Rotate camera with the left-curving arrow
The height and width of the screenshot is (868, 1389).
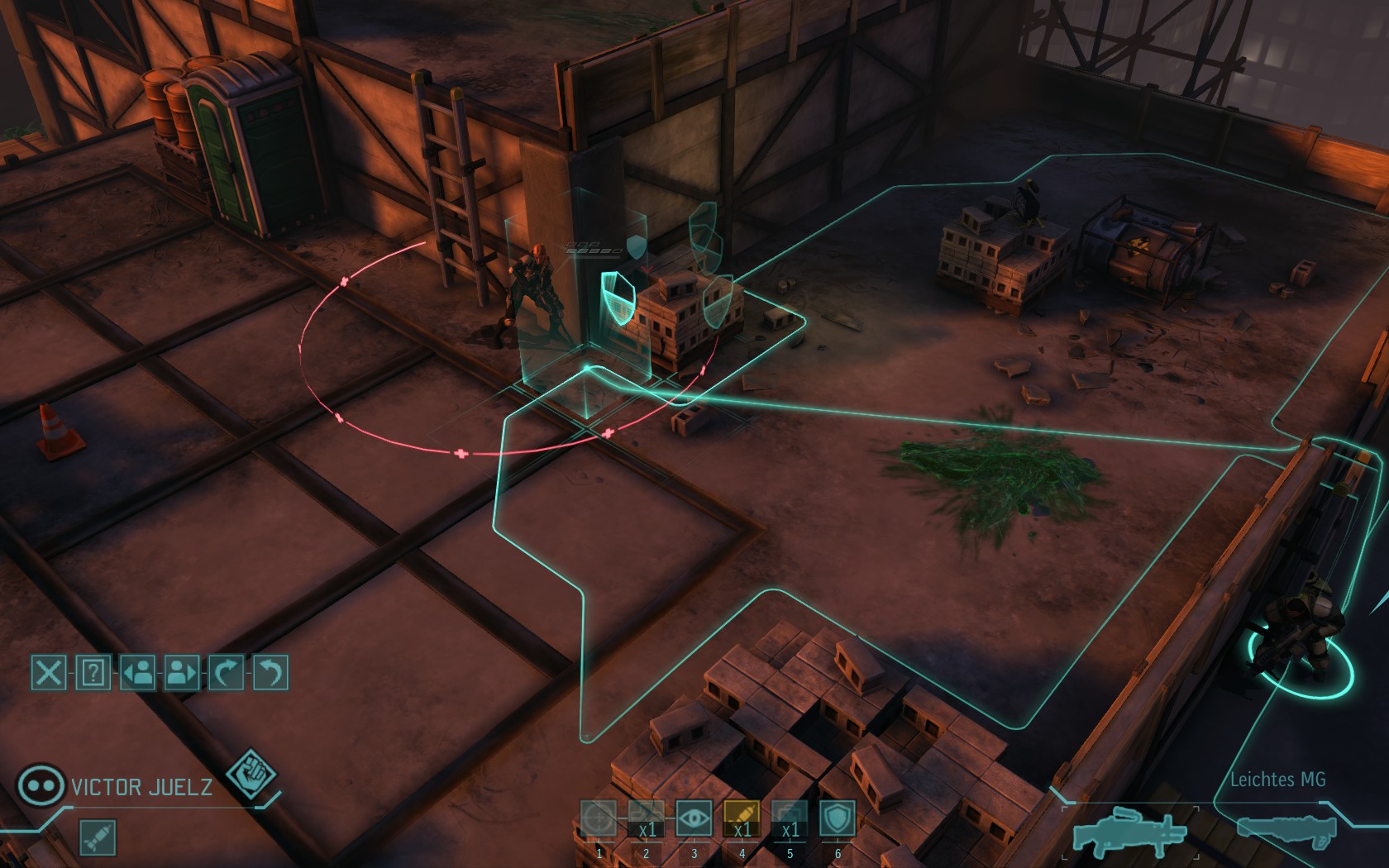click(270, 673)
